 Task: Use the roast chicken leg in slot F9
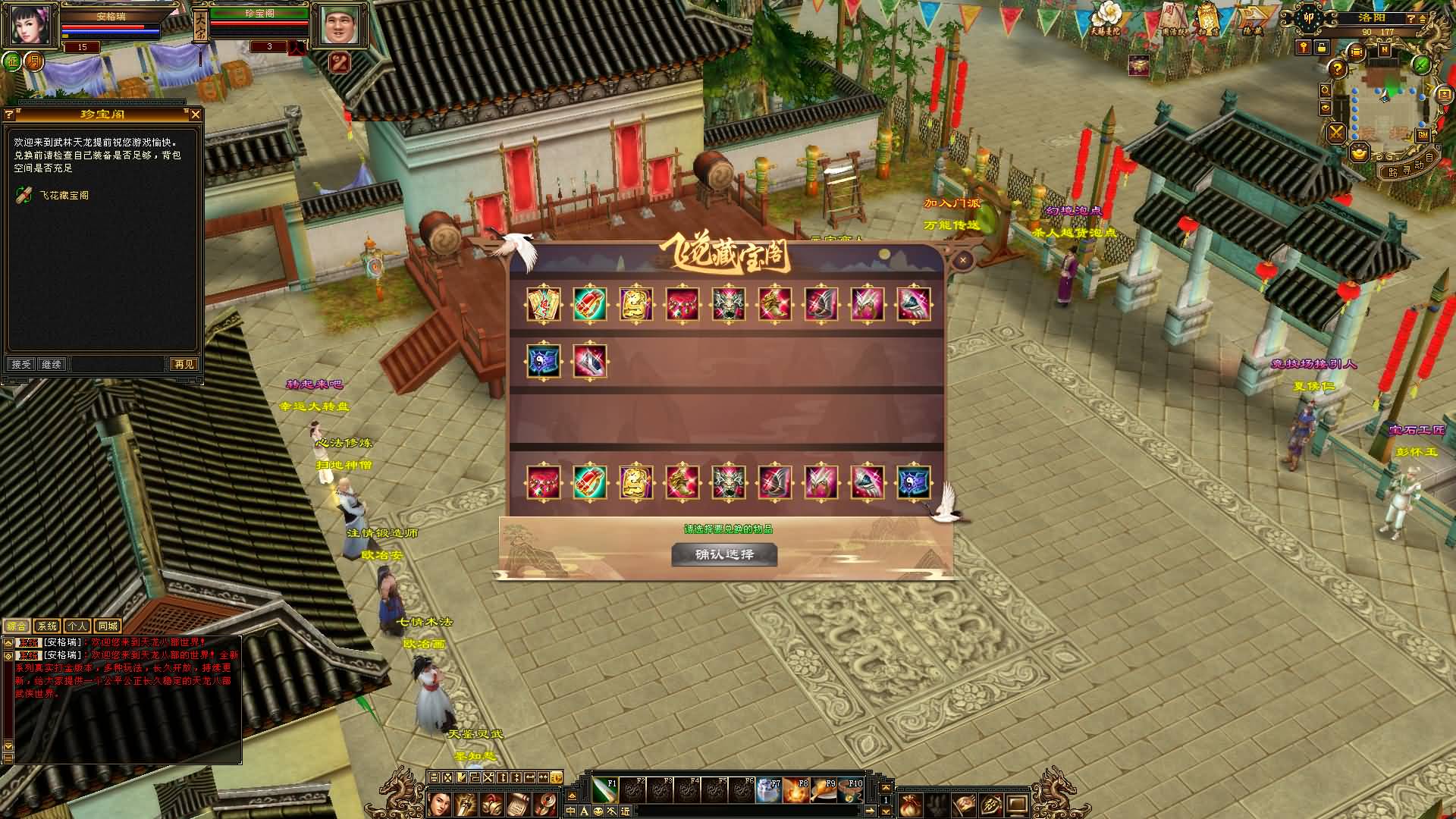tap(824, 791)
